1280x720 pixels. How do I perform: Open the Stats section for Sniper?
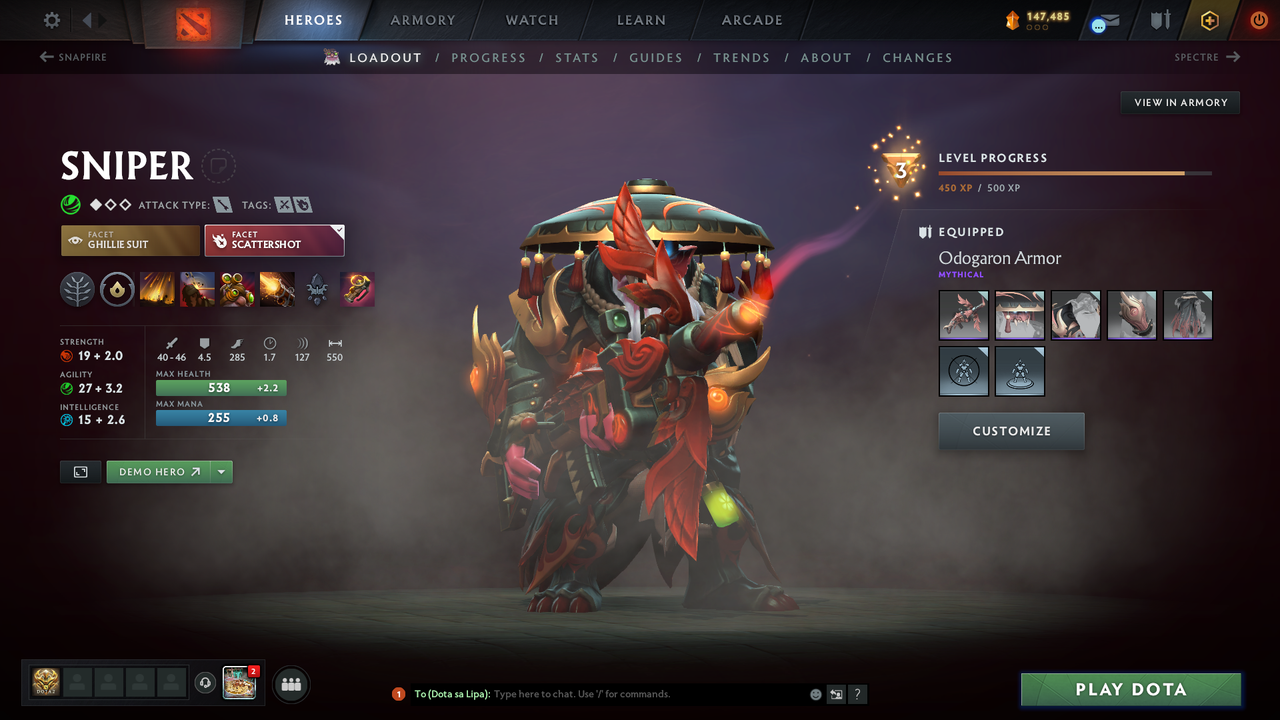tap(577, 57)
